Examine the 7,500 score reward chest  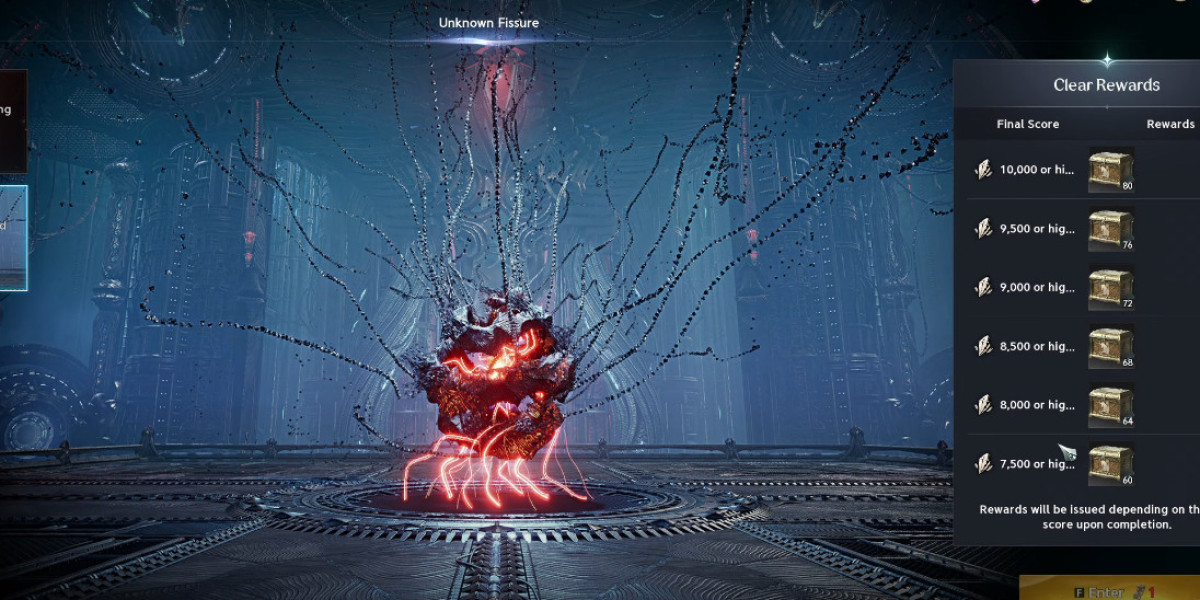pos(1110,464)
